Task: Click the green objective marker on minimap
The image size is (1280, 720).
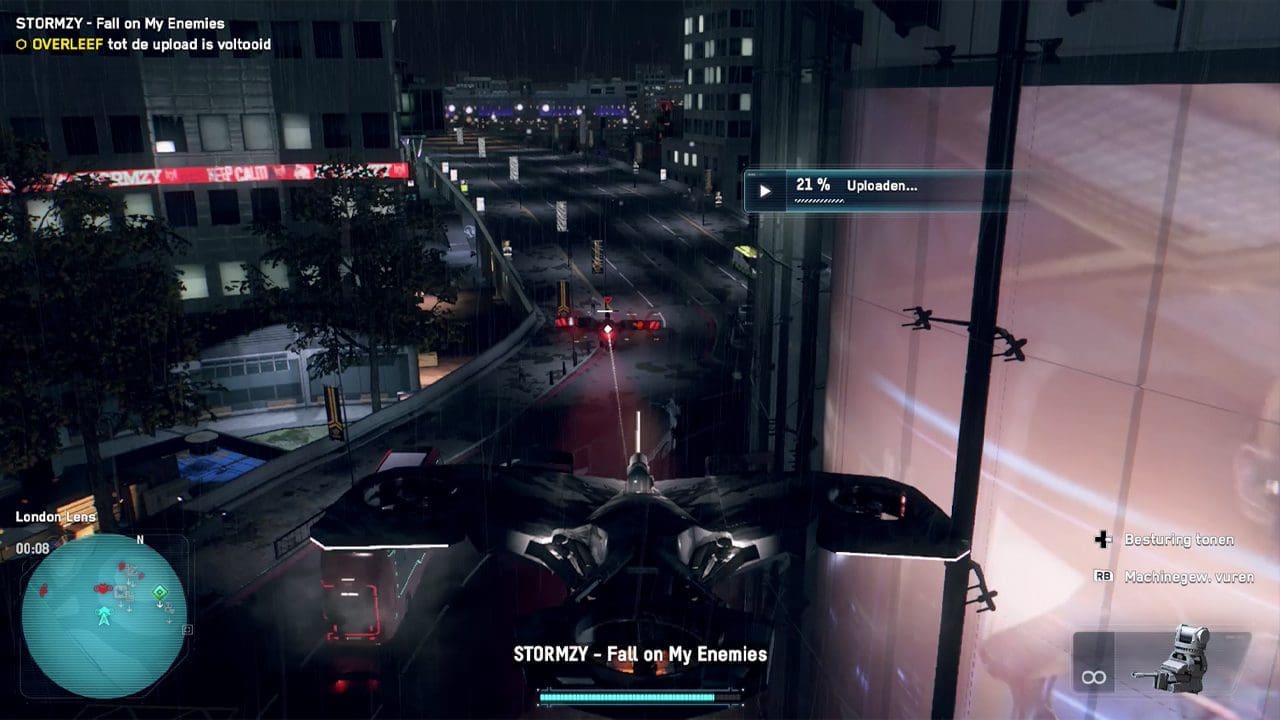Action: point(159,593)
